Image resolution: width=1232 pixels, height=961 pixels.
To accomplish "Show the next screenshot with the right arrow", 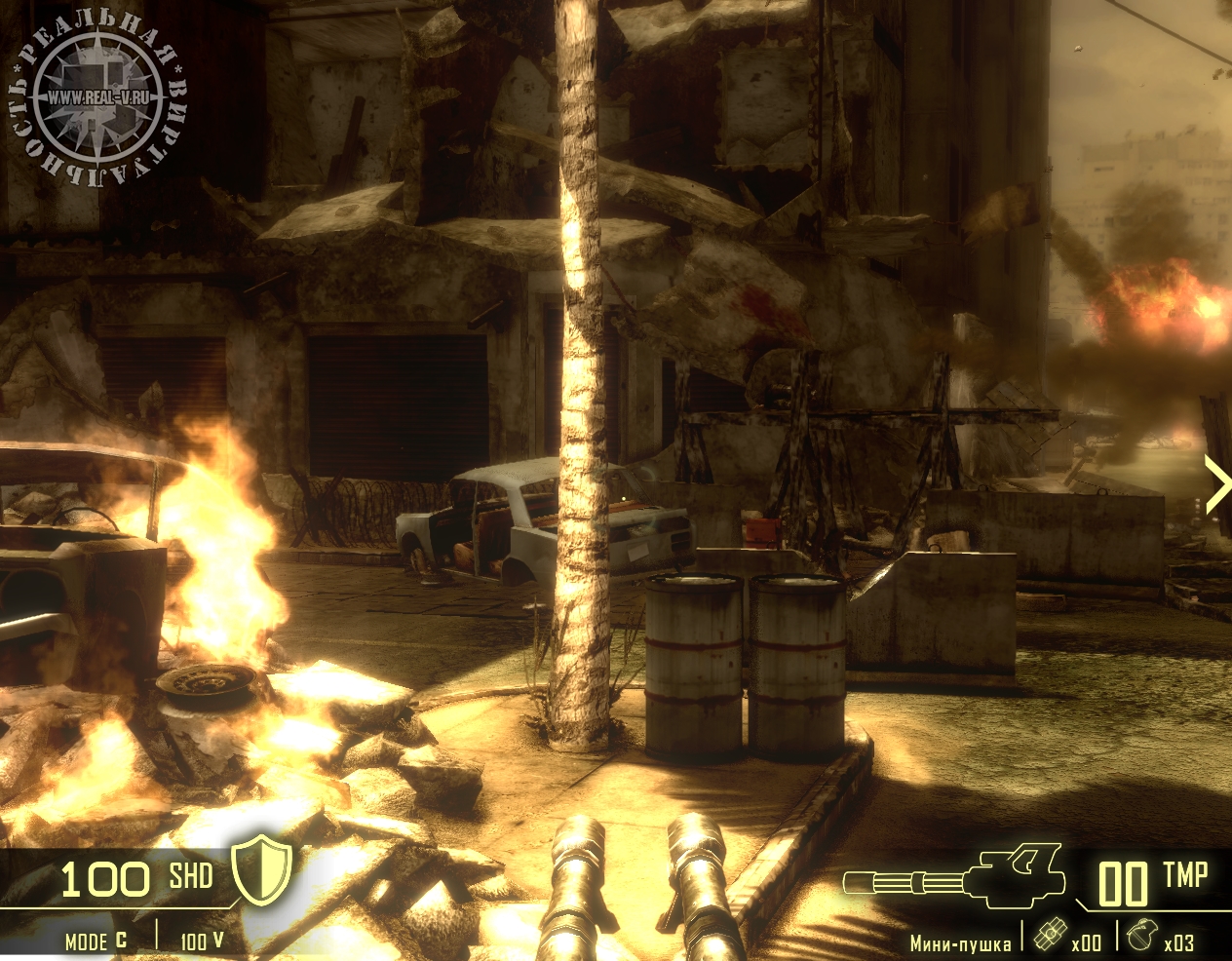I will (1216, 484).
